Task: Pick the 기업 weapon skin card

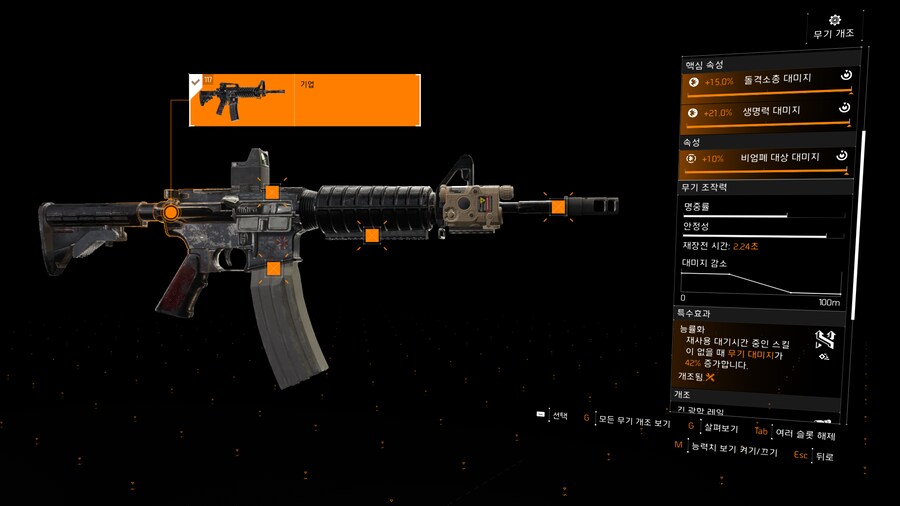Action: coord(304,100)
